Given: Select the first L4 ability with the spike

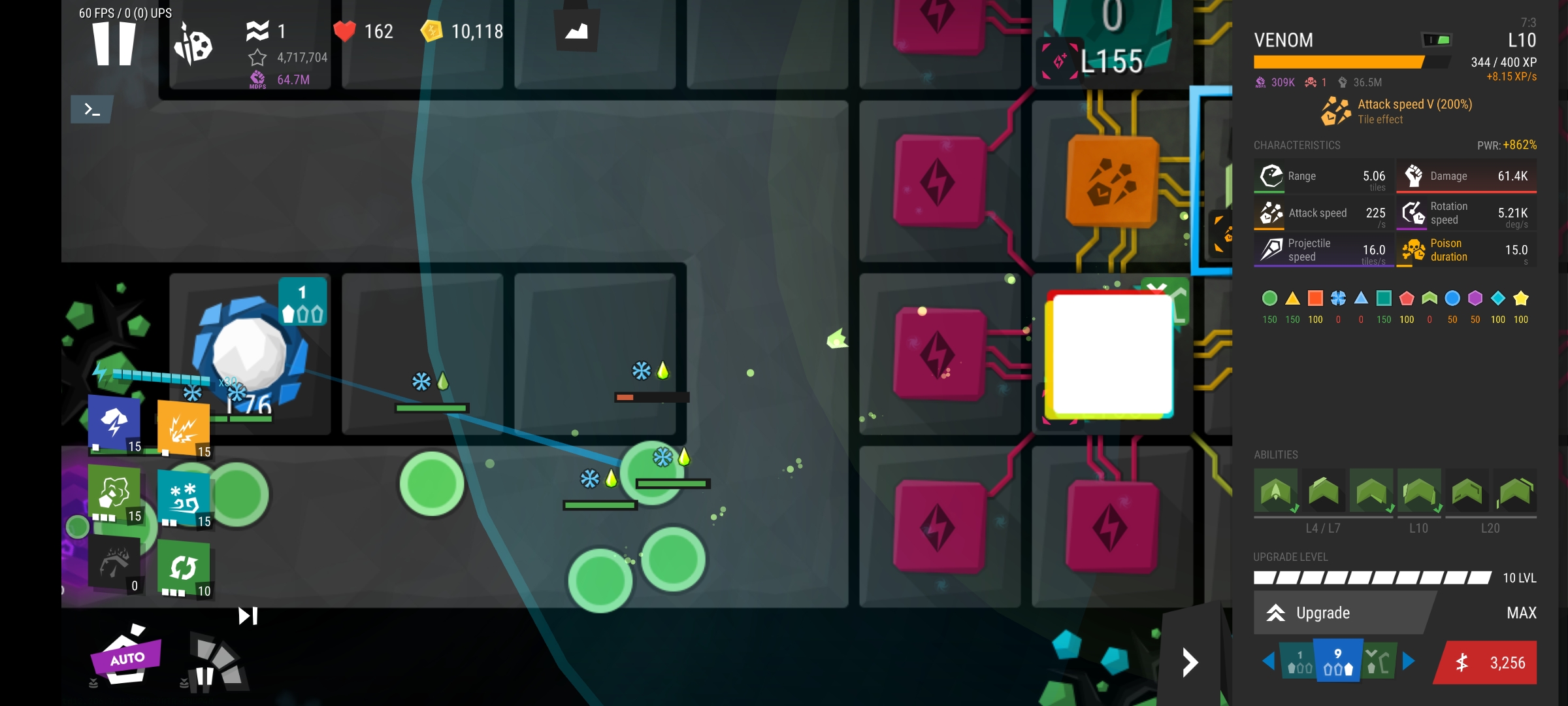Looking at the screenshot, I should click(x=1275, y=492).
